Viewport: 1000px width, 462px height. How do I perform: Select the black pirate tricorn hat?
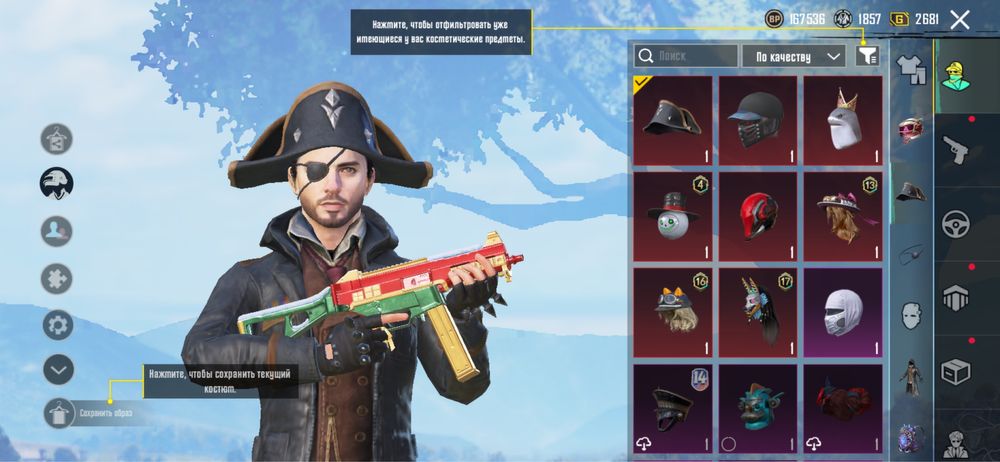click(x=673, y=119)
